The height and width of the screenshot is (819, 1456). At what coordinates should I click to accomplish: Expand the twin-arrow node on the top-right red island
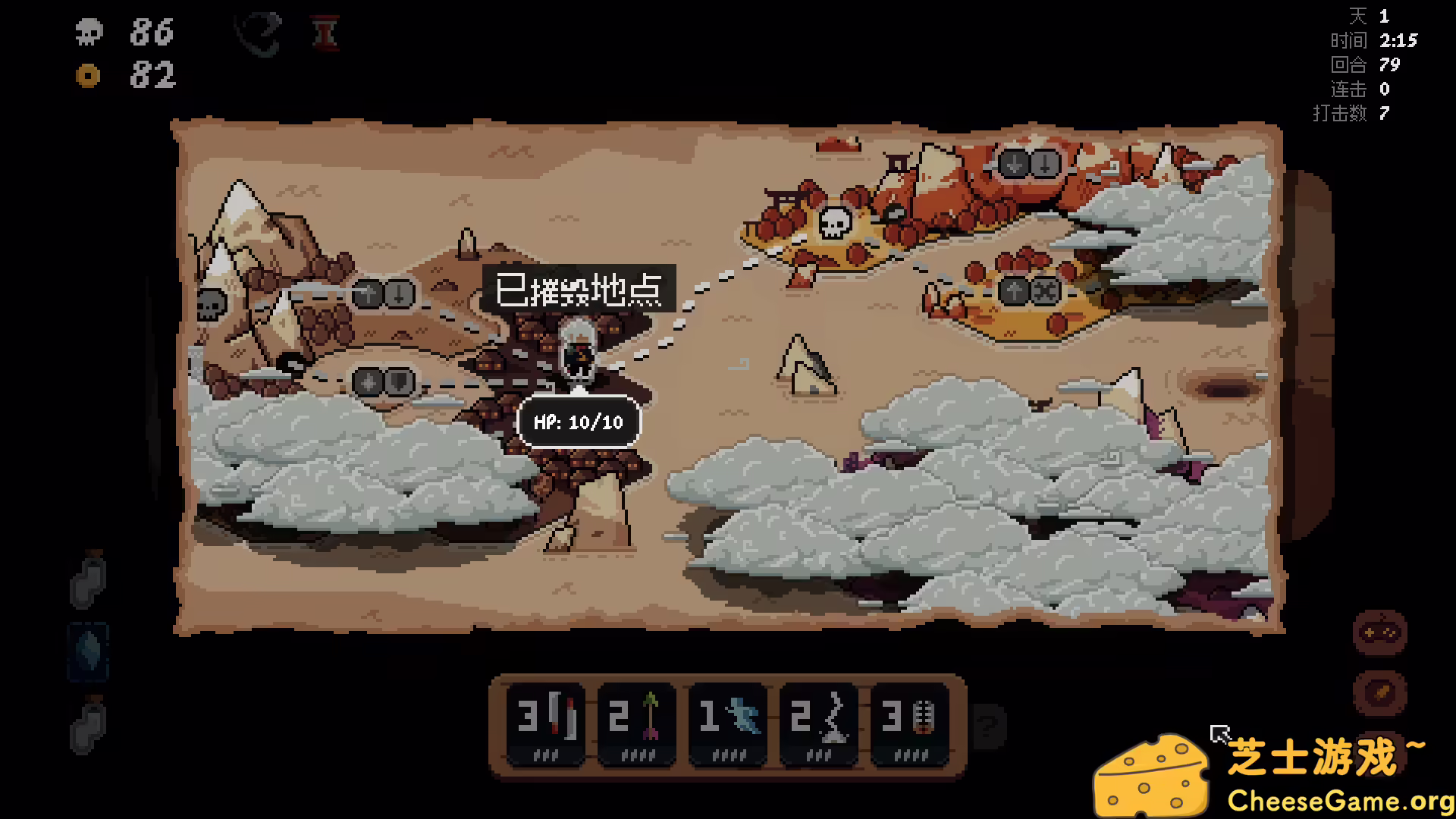click(x=1028, y=162)
